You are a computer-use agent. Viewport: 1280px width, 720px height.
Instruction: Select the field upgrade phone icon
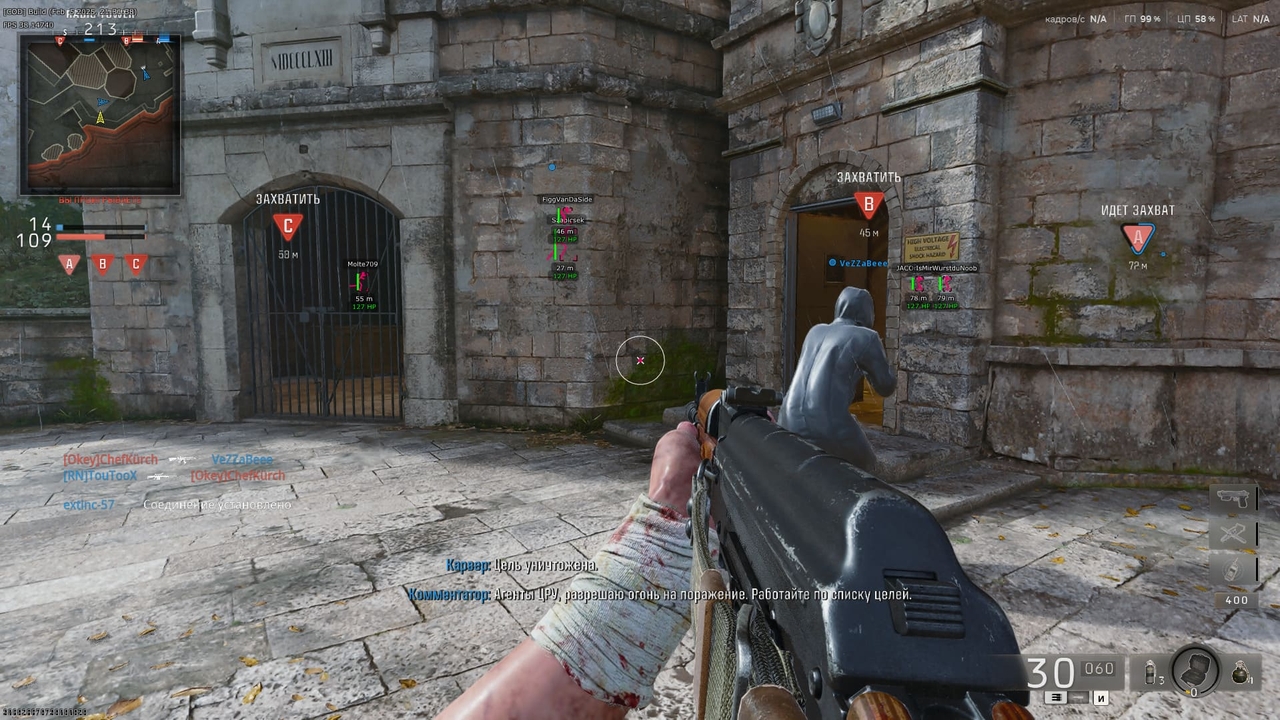coord(1234,568)
